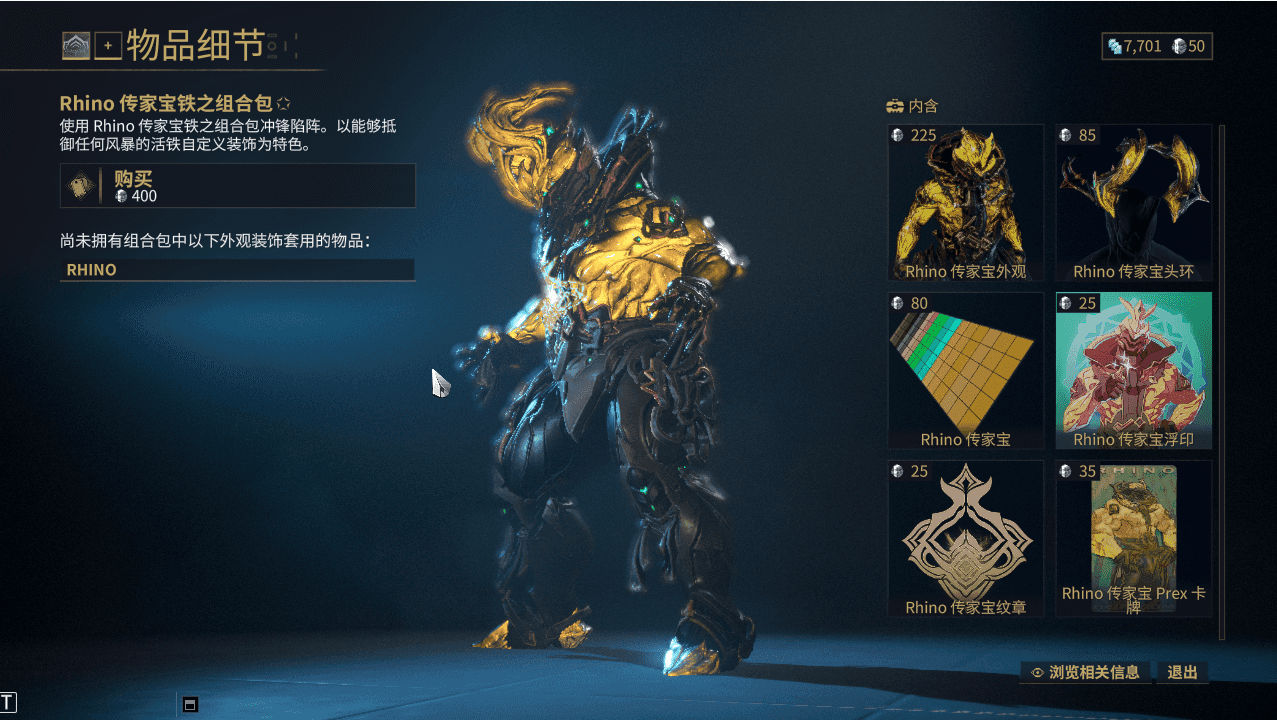Open the platinum and currency balance display

tap(1156, 46)
